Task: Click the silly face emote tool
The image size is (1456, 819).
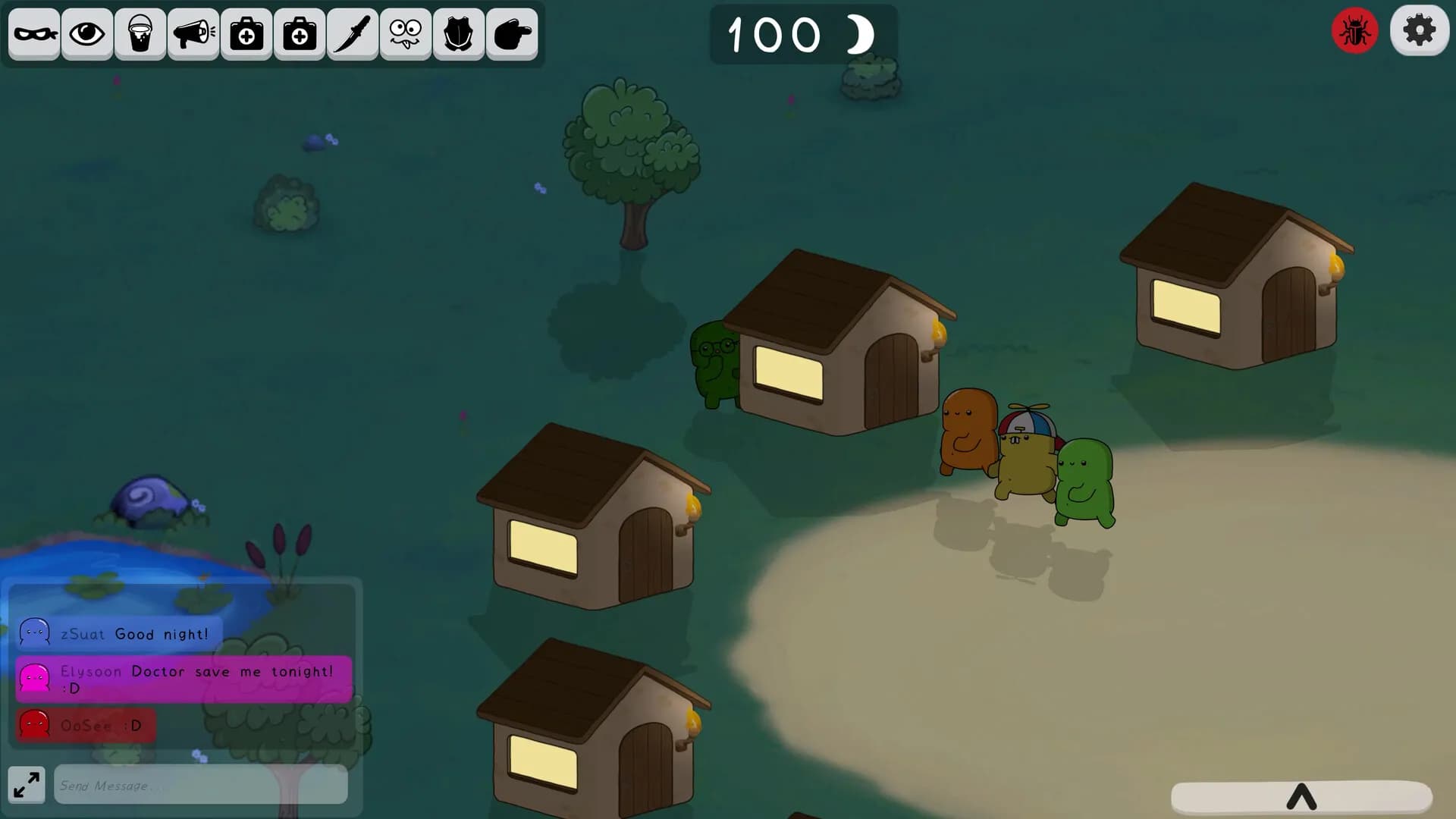Action: tap(405, 33)
